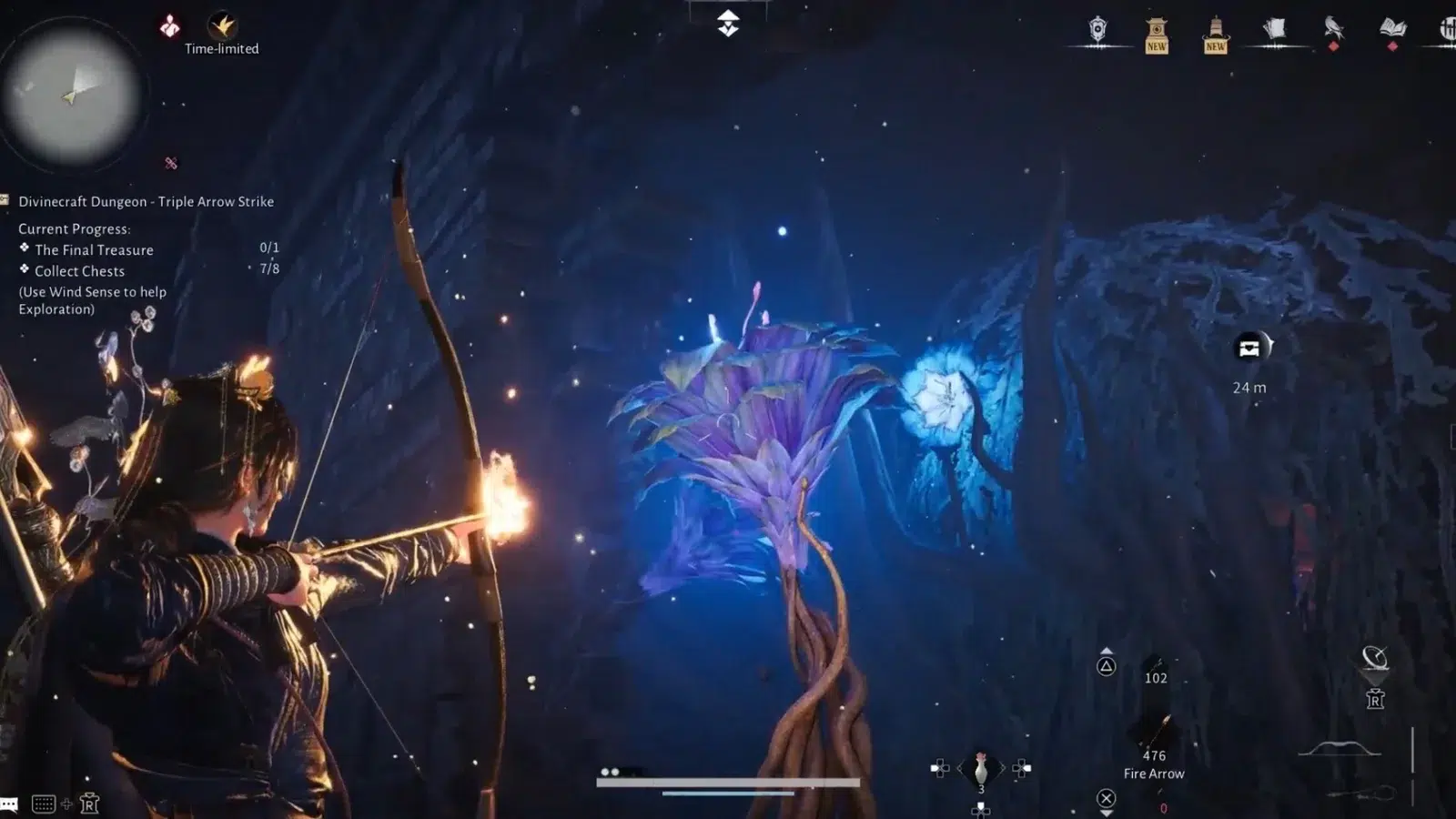Open the shrine icon marked NEW
The width and height of the screenshot is (1456, 819).
[x=1157, y=35]
